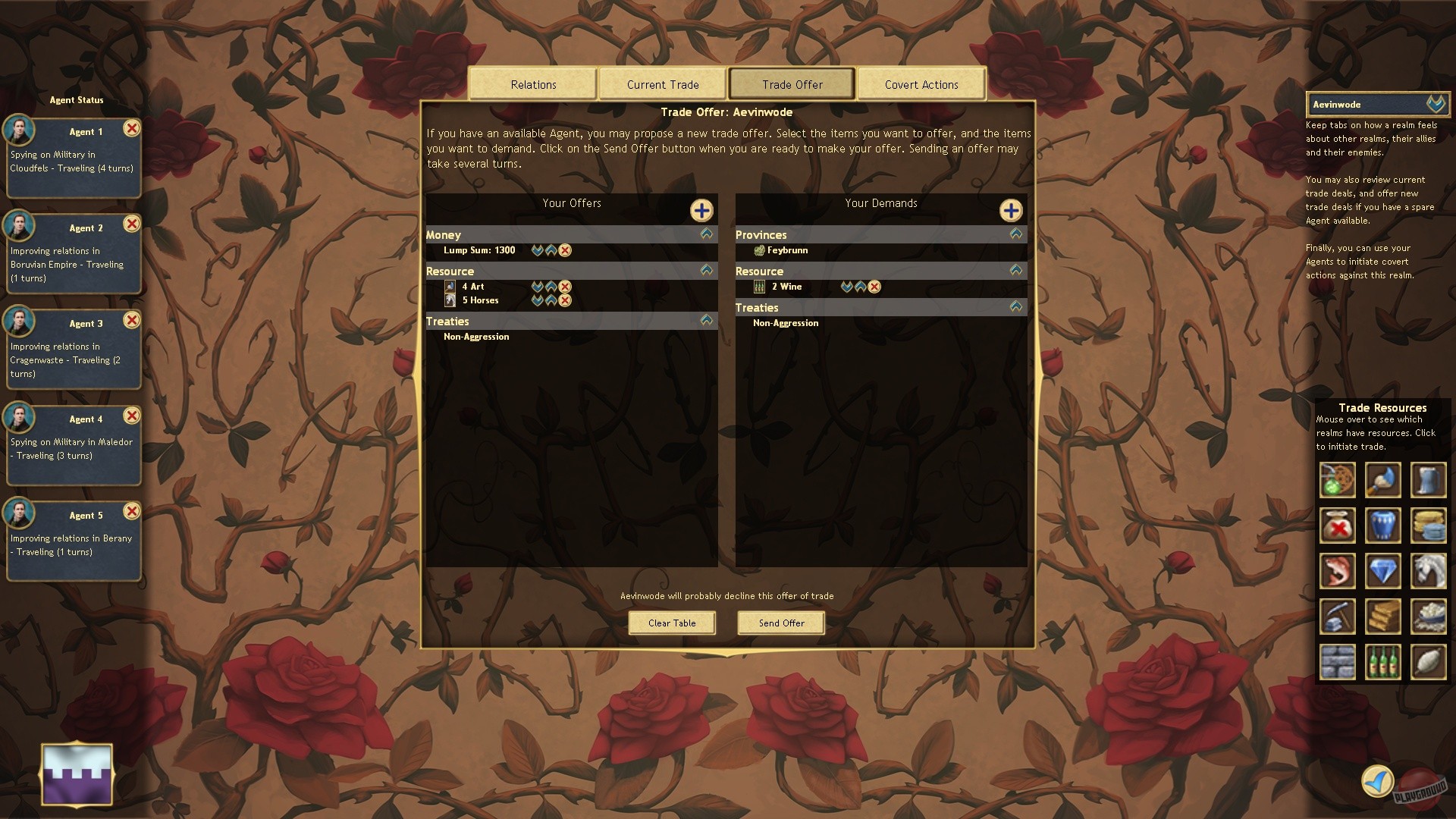
Task: Select the Wood planks trade resource icon
Action: tap(1382, 617)
